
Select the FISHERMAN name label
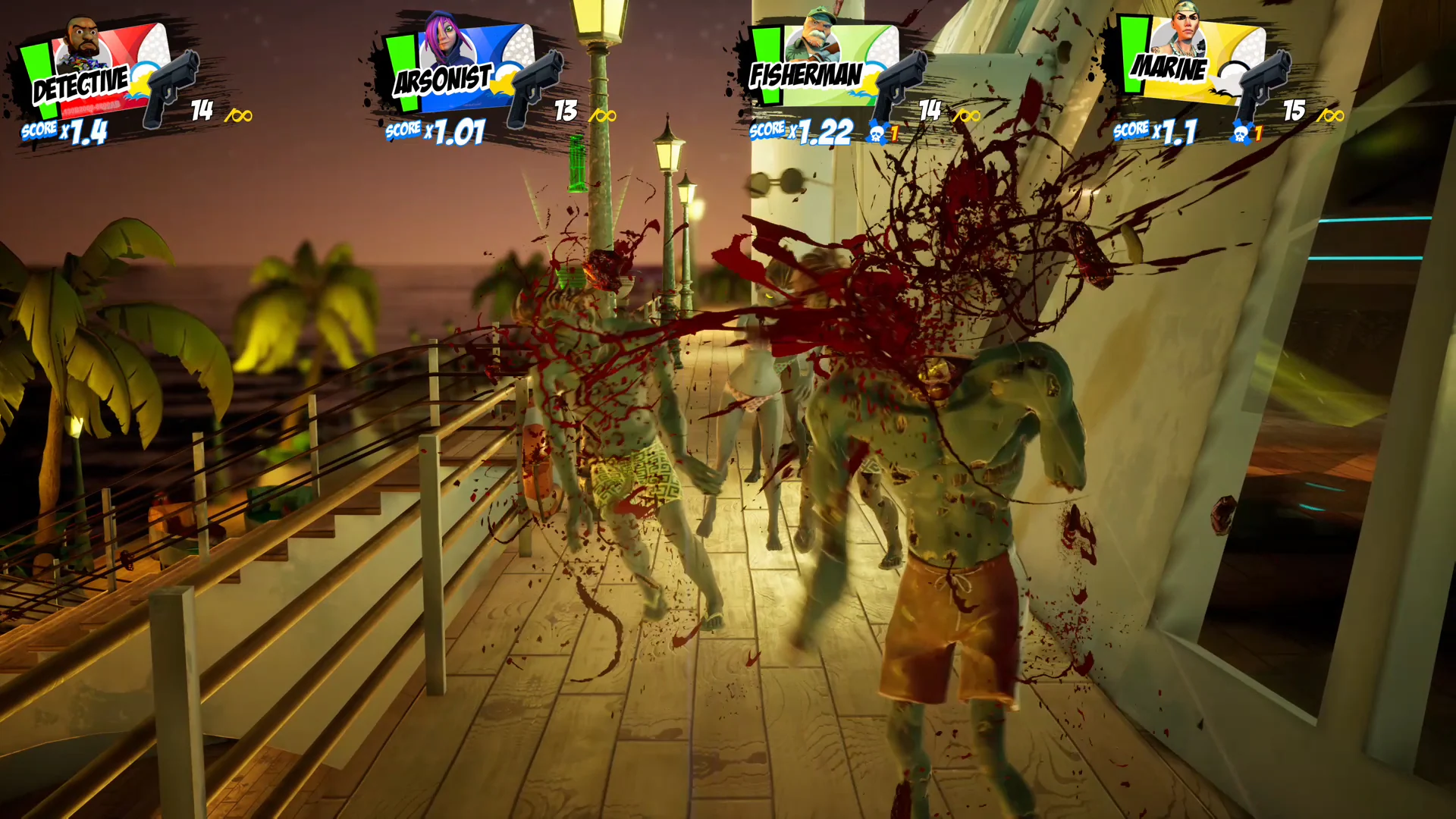[805, 74]
